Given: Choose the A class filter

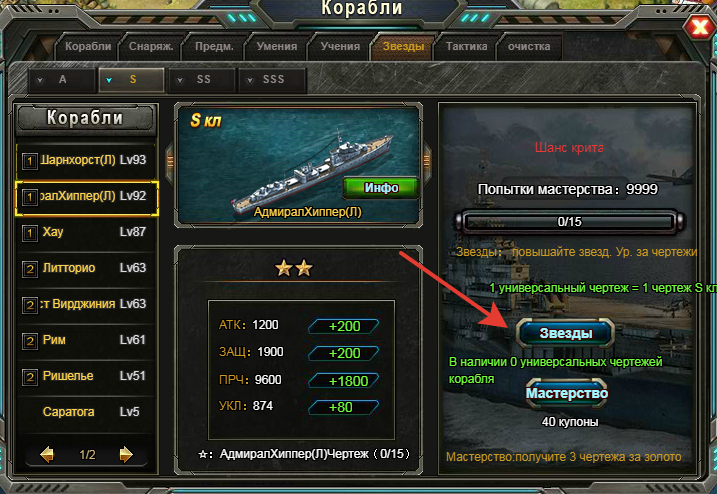Looking at the screenshot, I should click(60, 79).
